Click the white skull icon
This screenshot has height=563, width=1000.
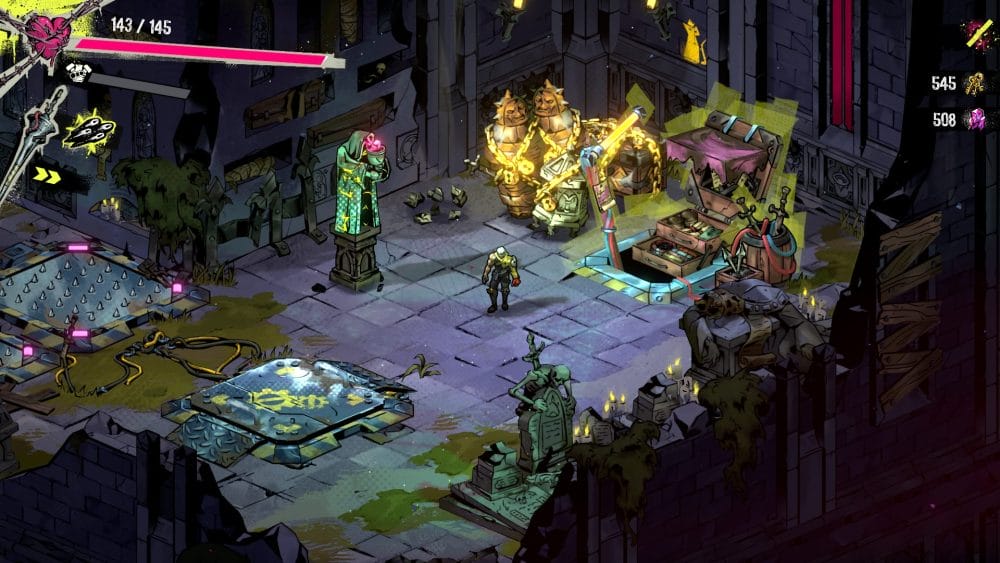78,72
